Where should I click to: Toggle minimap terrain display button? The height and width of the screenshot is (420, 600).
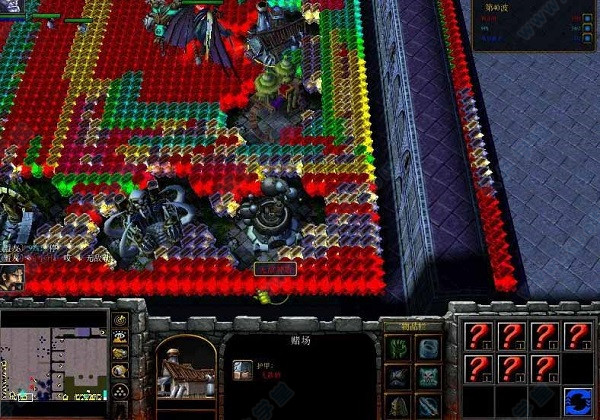click(x=120, y=337)
